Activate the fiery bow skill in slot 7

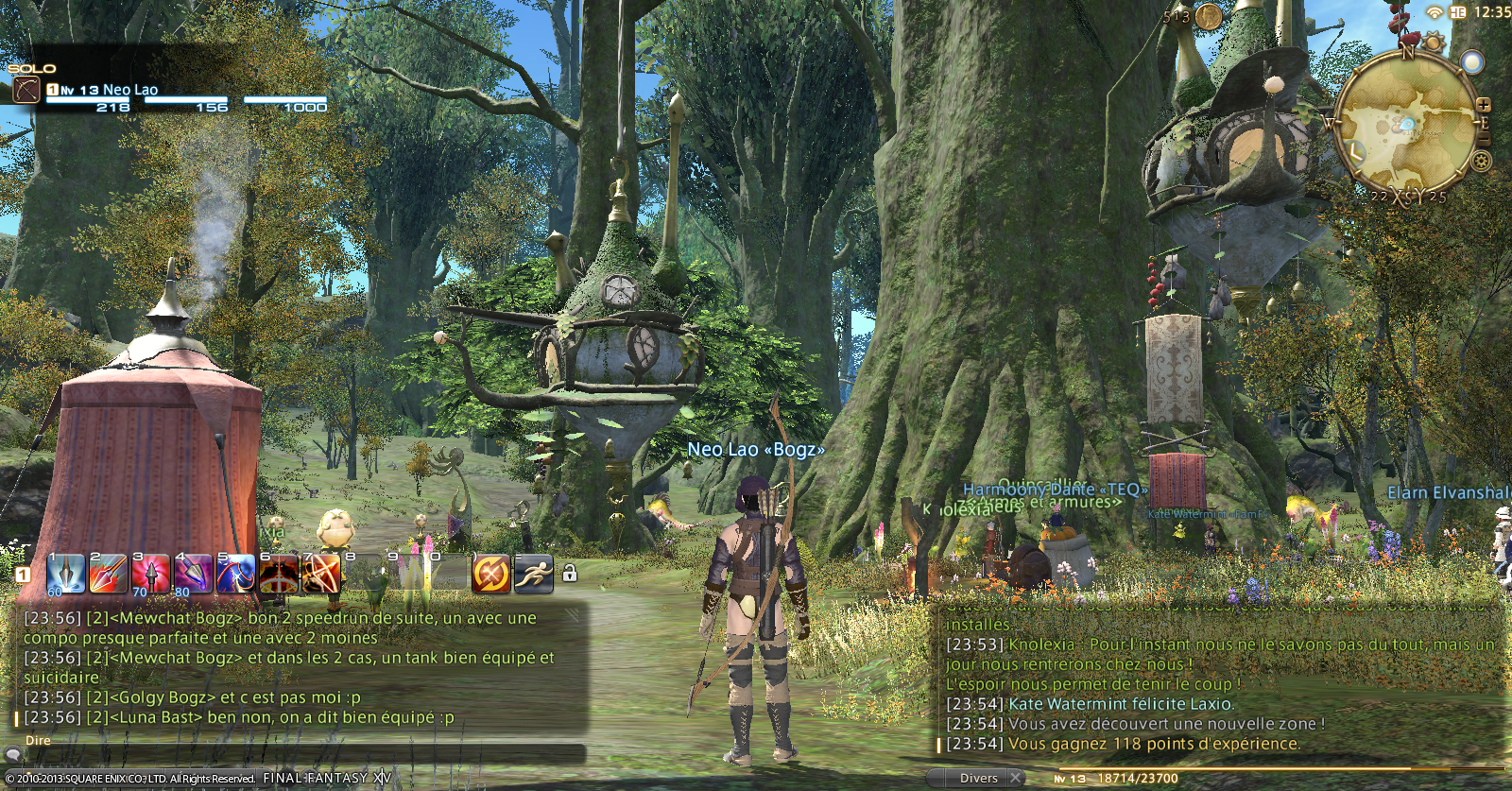pyautogui.click(x=320, y=574)
